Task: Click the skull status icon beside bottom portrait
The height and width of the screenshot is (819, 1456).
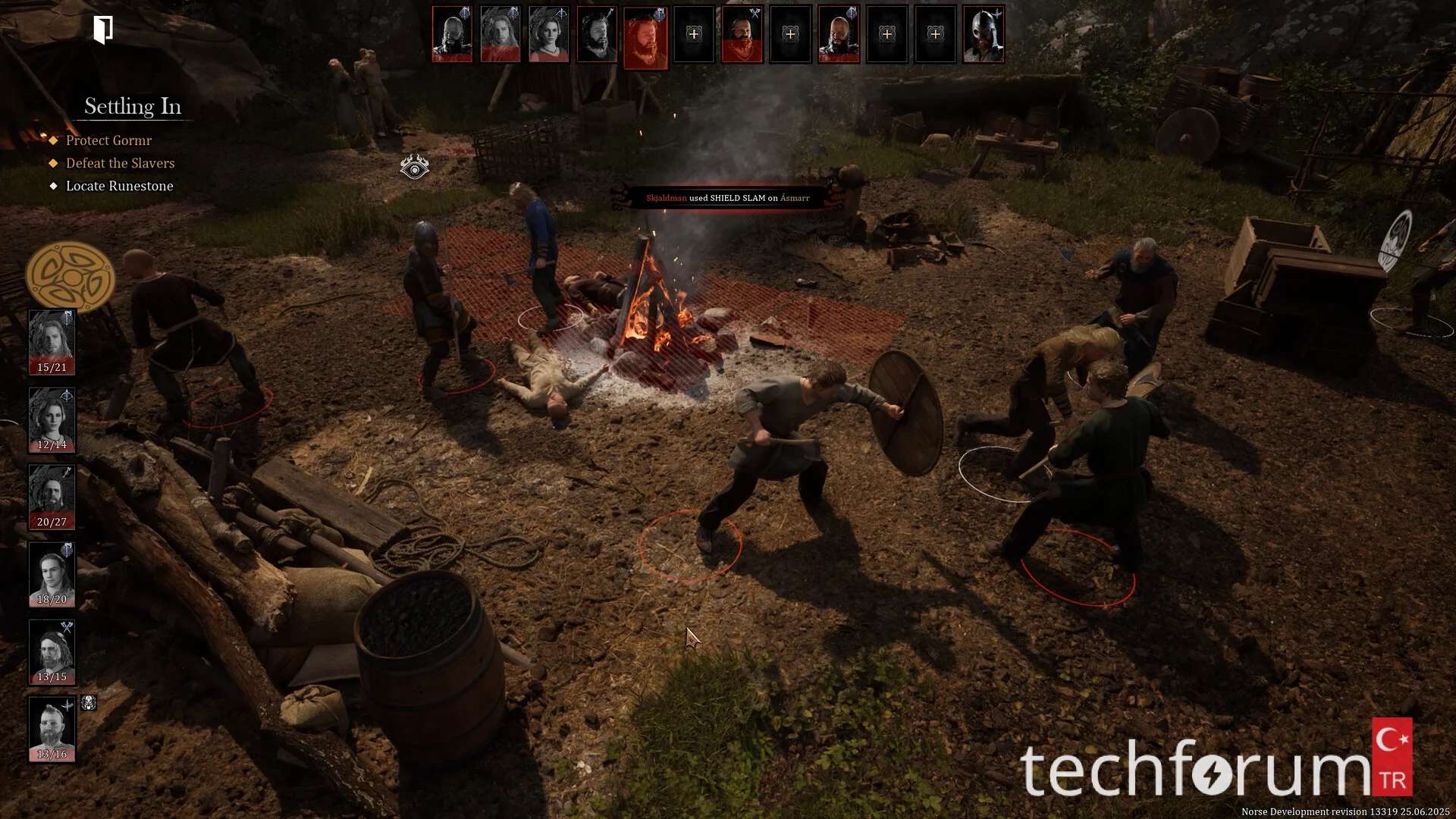Action: point(89,703)
